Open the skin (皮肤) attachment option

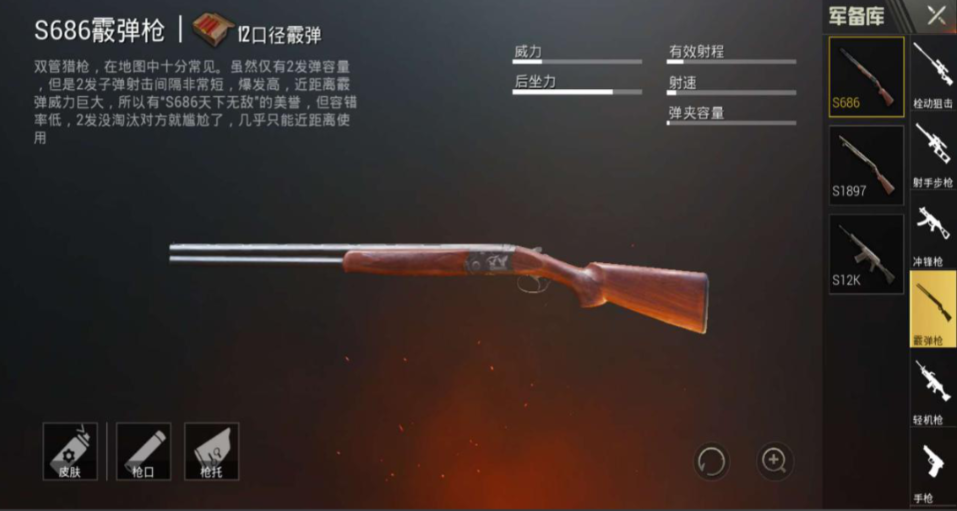coord(70,450)
